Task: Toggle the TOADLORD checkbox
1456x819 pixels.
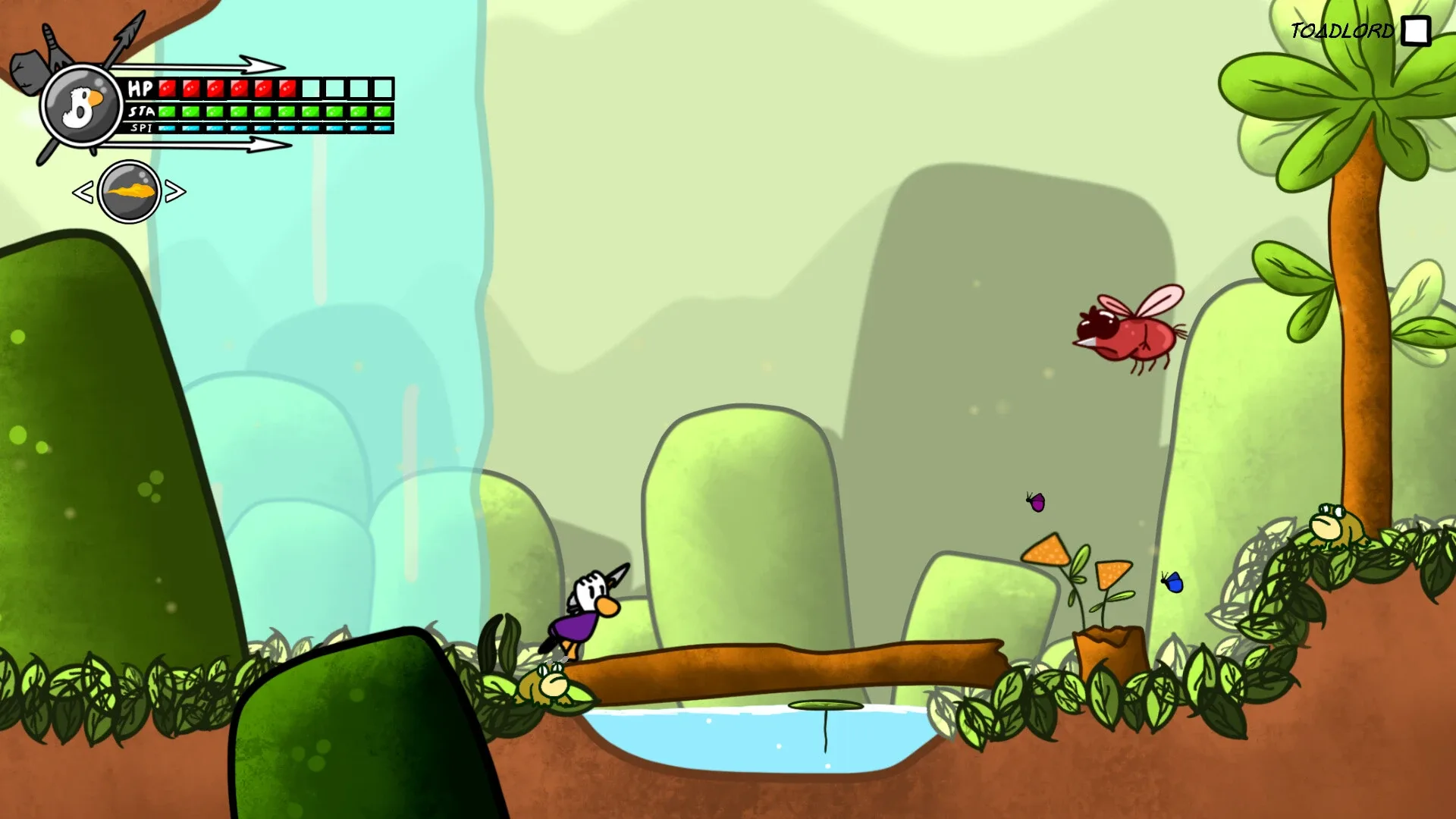Action: [1415, 31]
